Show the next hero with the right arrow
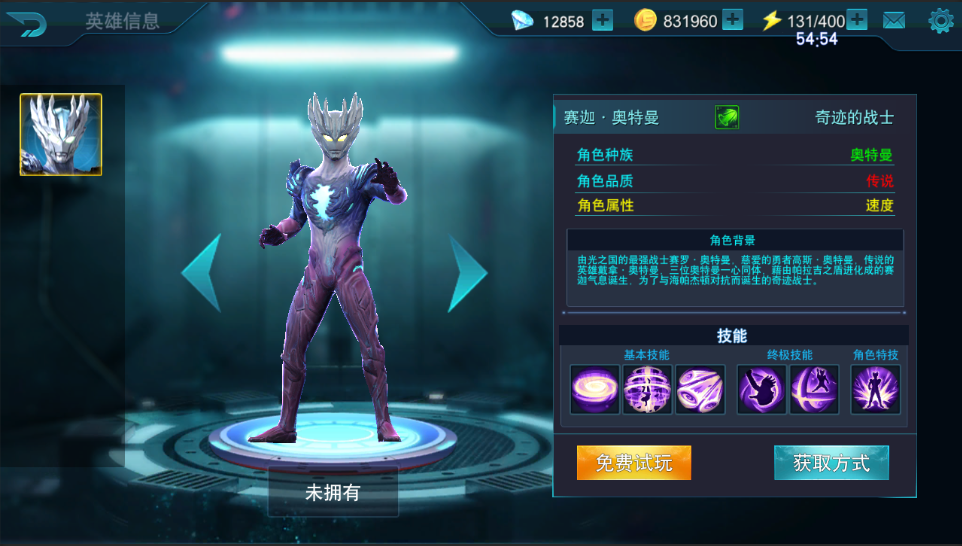 467,272
